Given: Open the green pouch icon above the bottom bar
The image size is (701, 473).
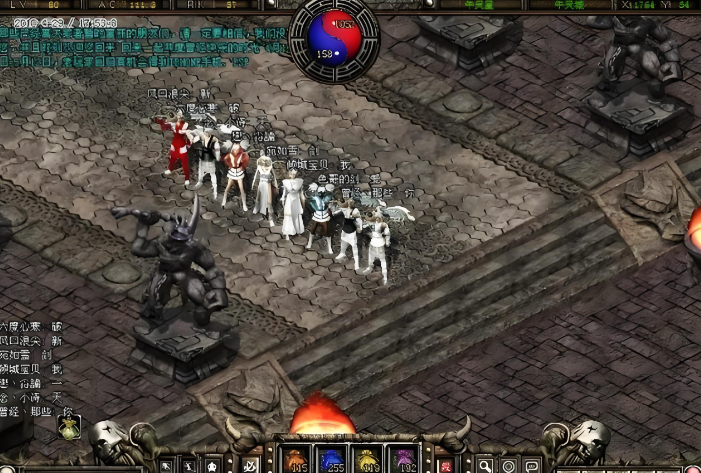Looking at the screenshot, I should pos(69,427).
